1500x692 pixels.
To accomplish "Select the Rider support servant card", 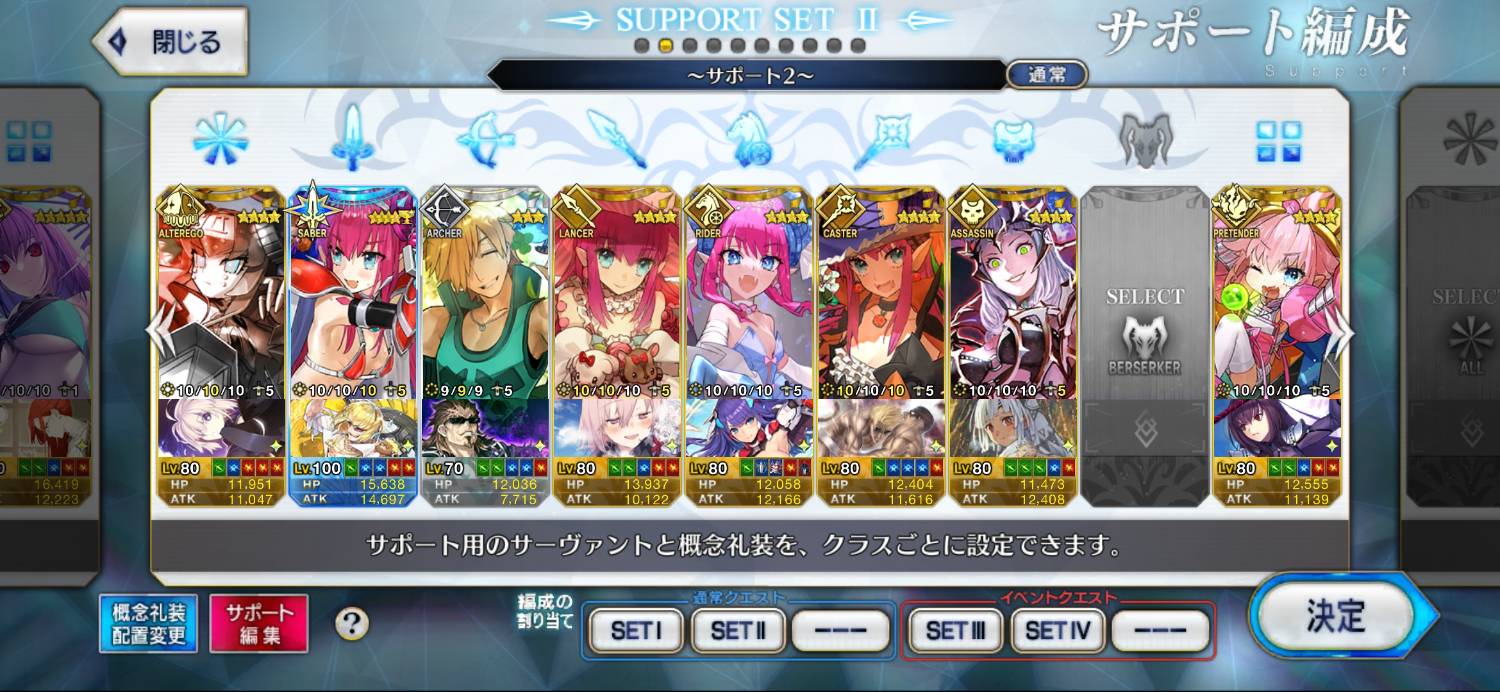I will [748, 300].
